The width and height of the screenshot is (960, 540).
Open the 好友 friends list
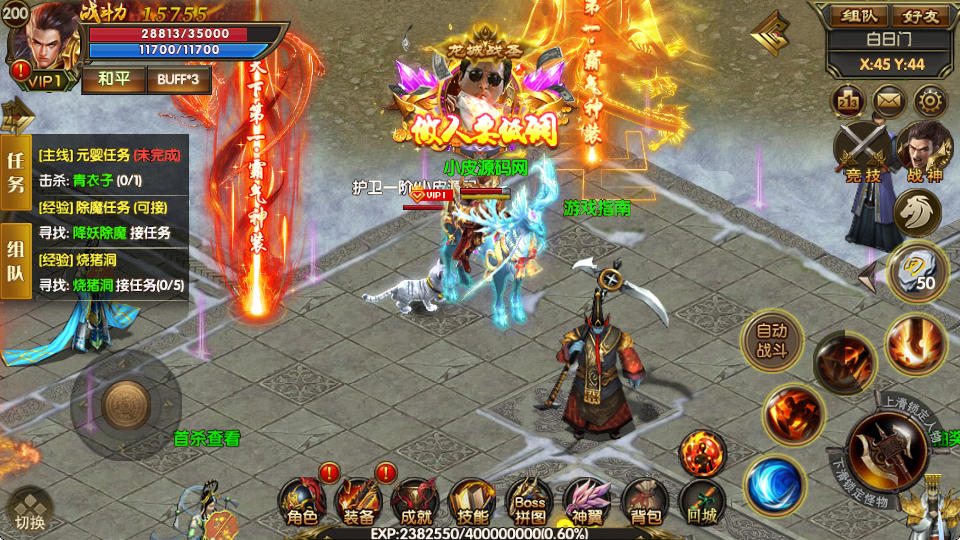[x=919, y=16]
